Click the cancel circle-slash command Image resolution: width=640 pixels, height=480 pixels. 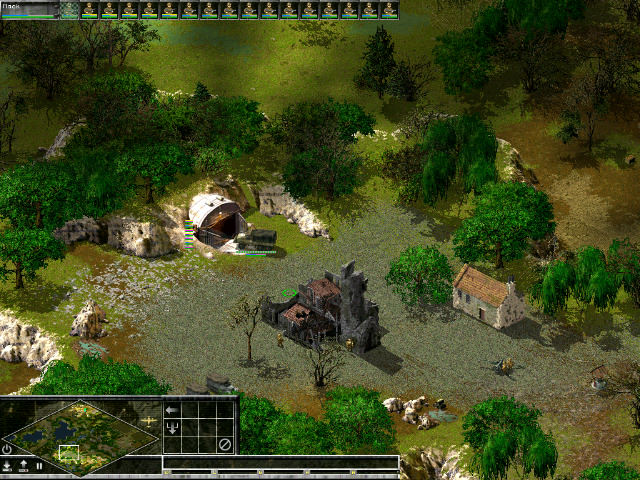(225, 443)
